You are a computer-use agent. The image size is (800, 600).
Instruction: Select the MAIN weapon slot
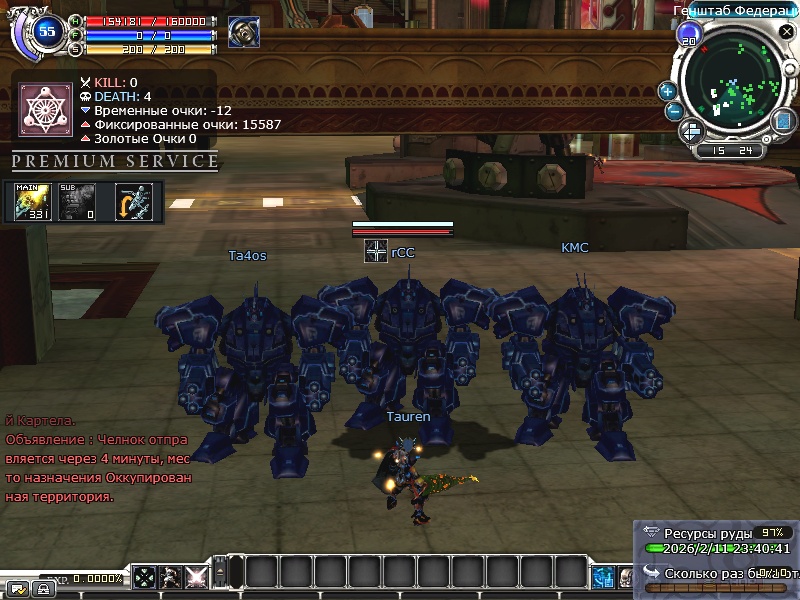[33, 201]
